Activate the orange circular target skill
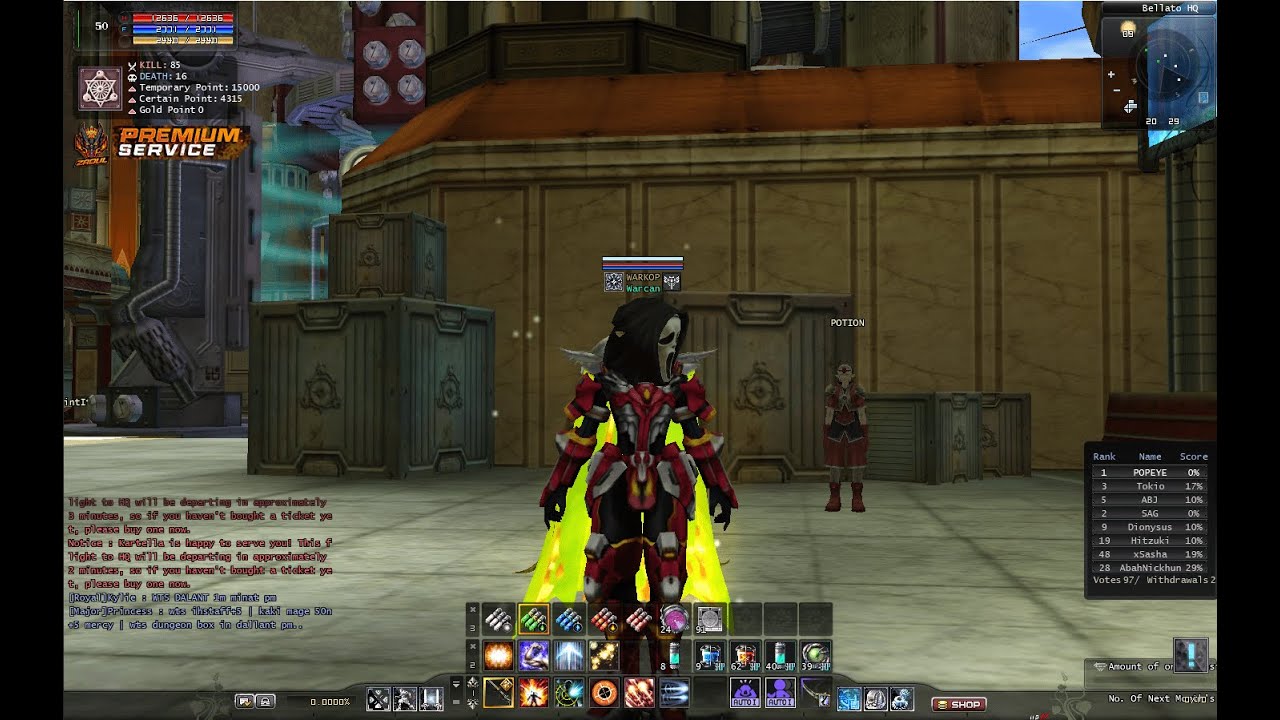Screen dimensions: 1280x720 [604, 692]
